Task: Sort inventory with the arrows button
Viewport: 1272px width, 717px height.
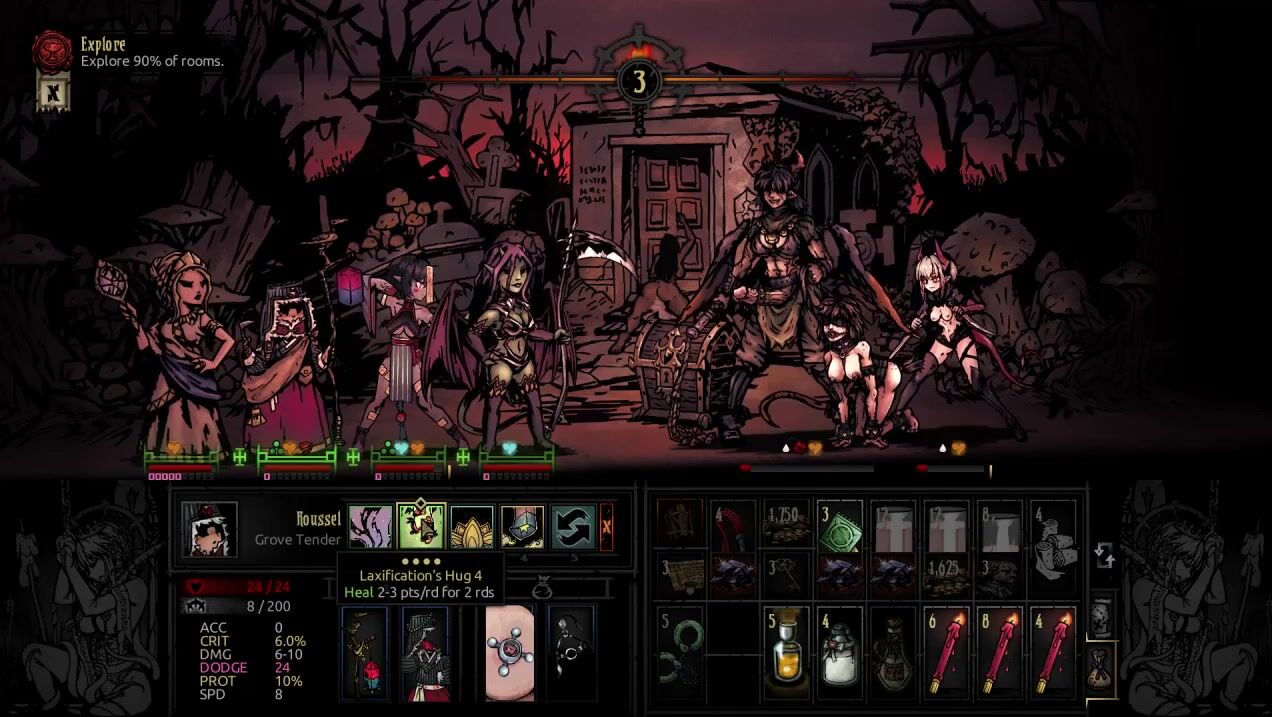Action: tap(1104, 555)
